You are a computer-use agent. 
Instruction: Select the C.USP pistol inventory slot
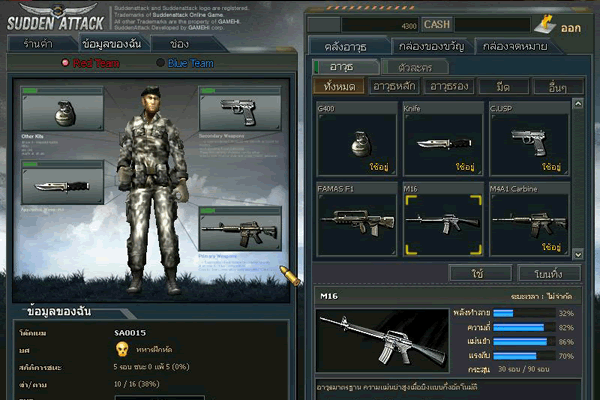coord(528,138)
